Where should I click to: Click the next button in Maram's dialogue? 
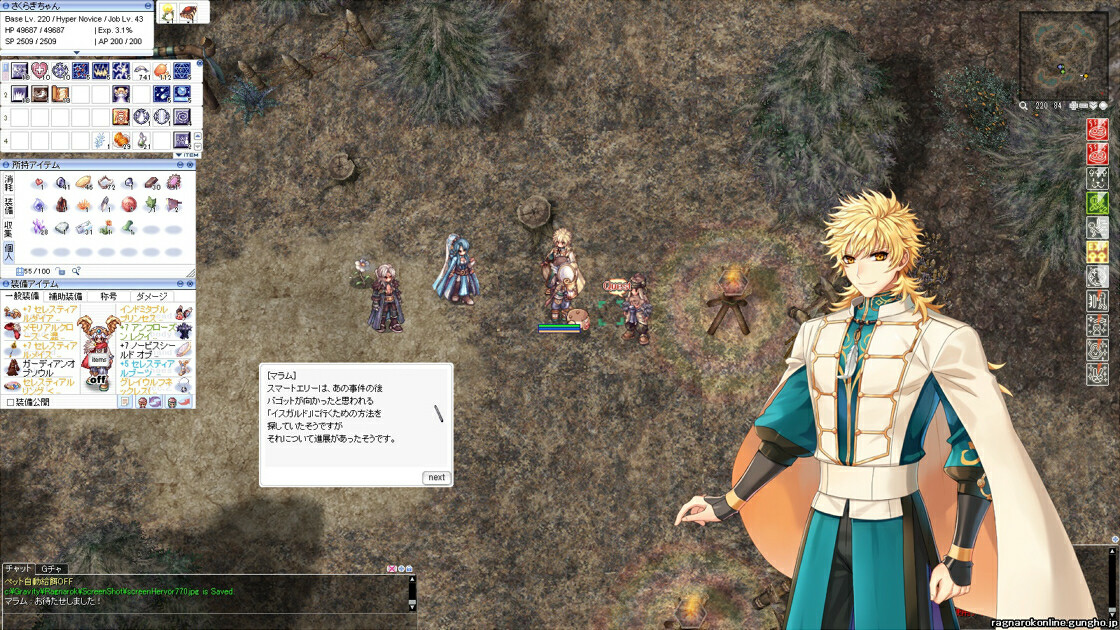pyautogui.click(x=436, y=477)
